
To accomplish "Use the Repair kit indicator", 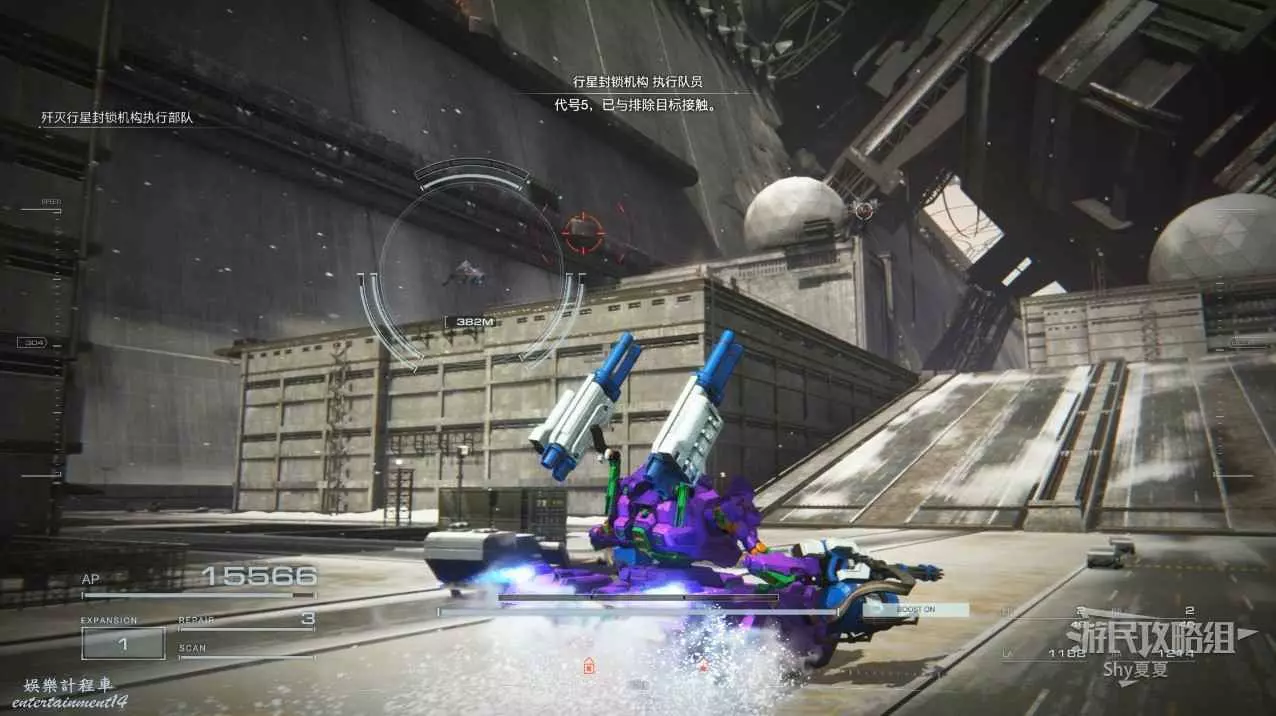I will (x=246, y=621).
